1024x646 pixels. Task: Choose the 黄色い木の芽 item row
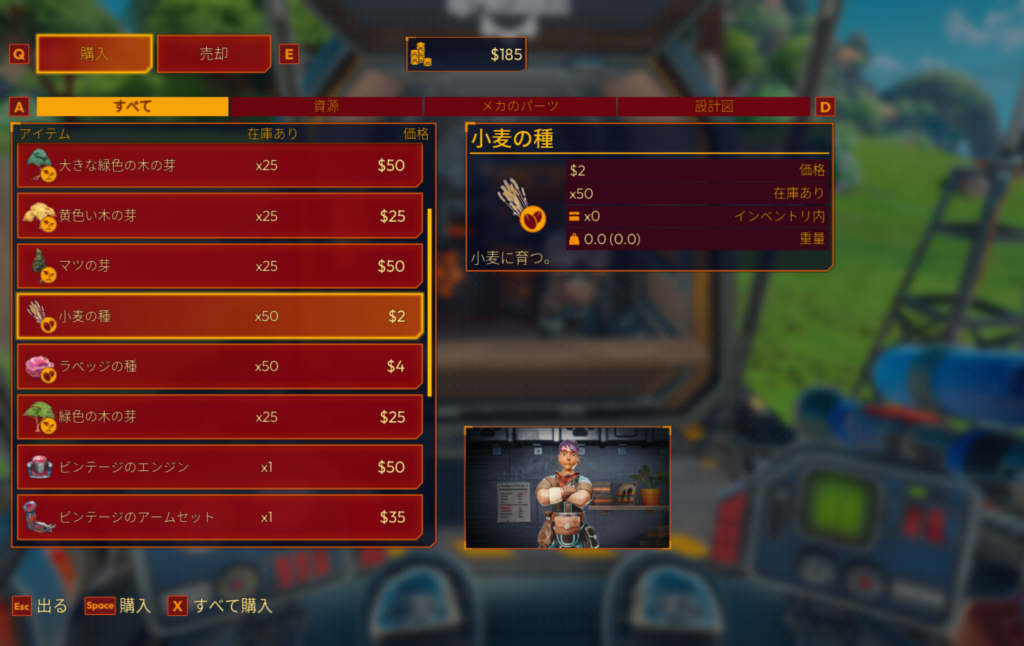220,216
